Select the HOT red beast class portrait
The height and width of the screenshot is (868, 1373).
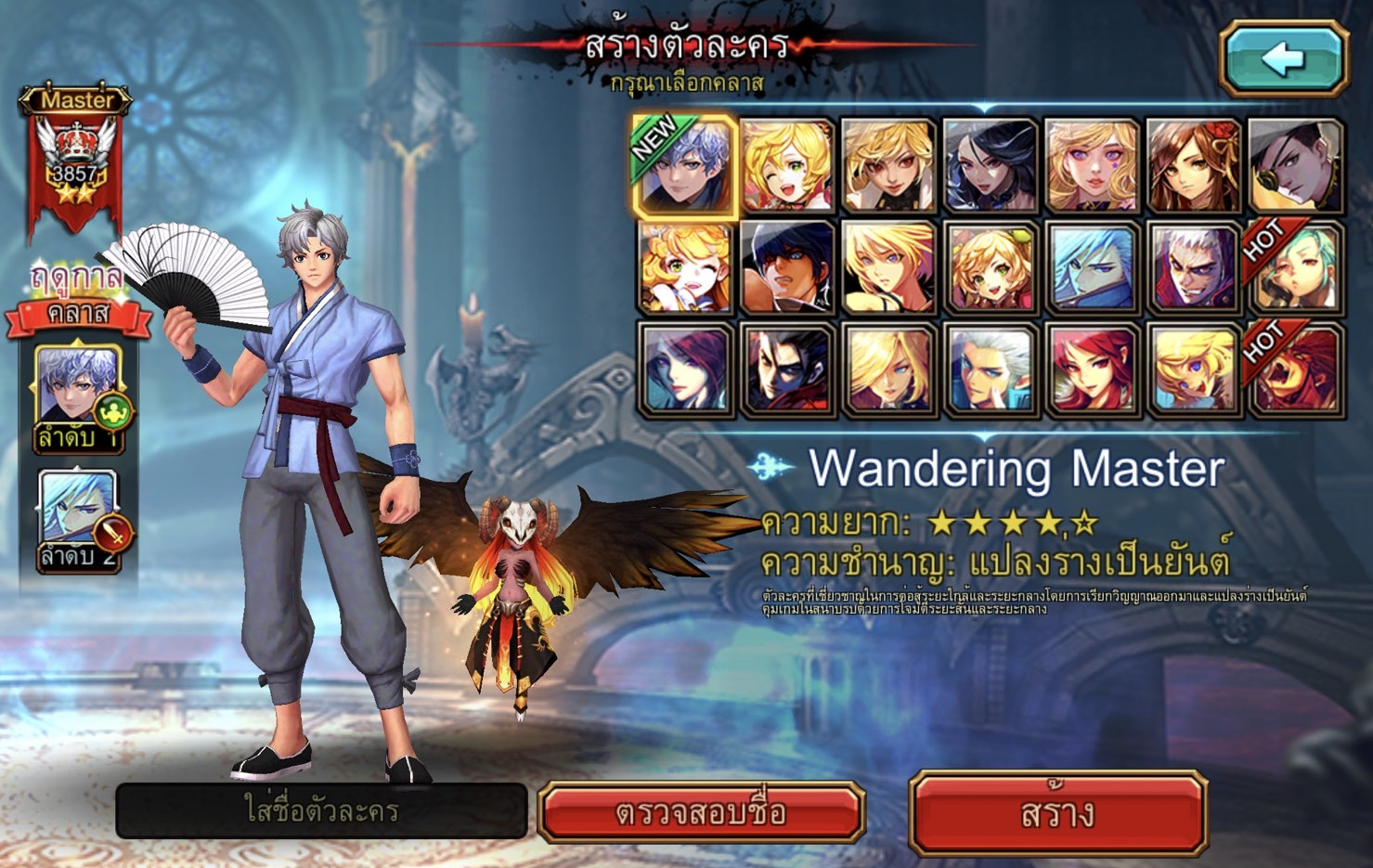(x=1295, y=370)
